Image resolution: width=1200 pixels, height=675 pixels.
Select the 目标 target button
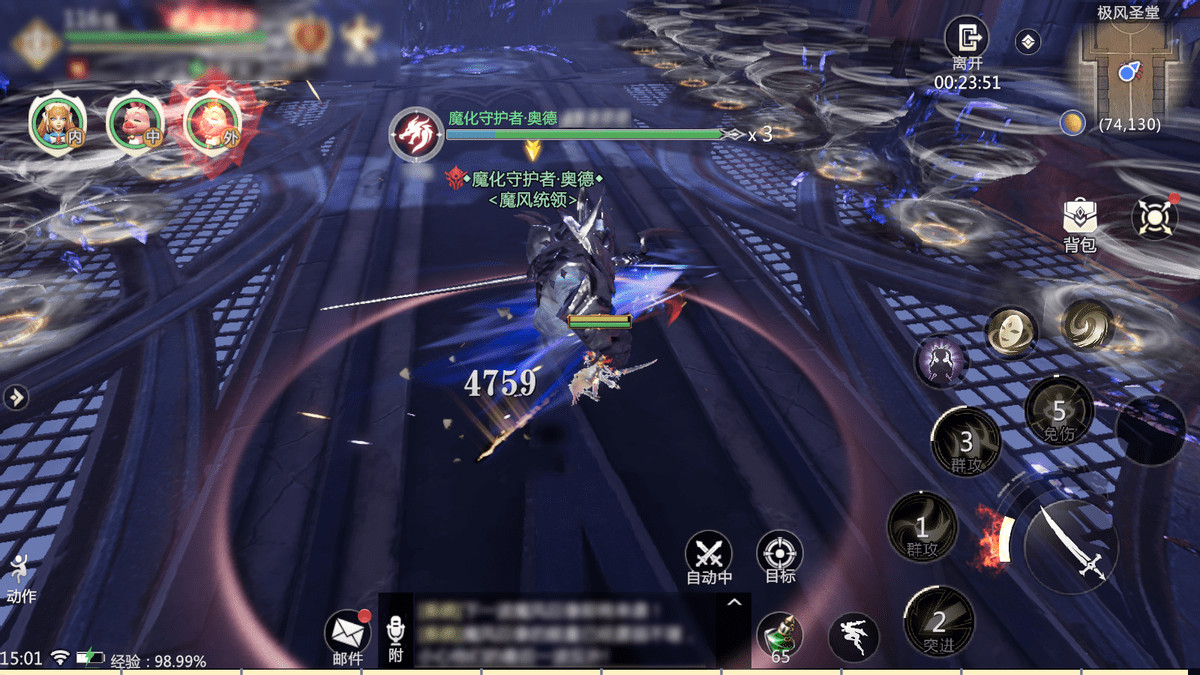click(779, 555)
